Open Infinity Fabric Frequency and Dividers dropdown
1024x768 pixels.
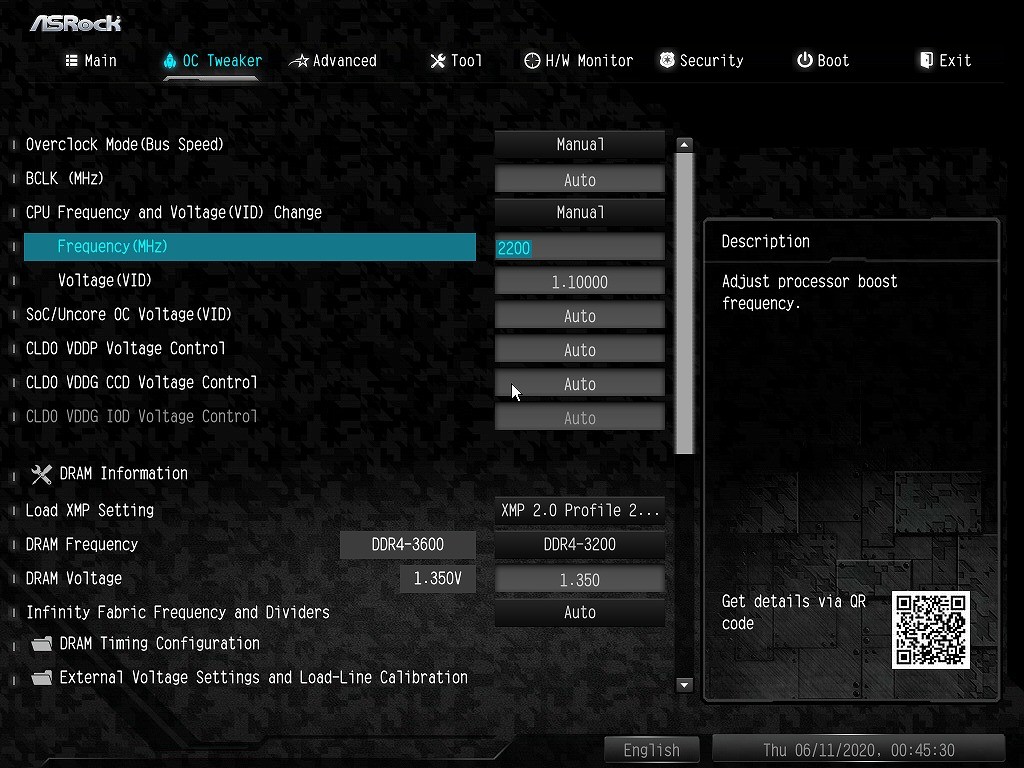pyautogui.click(x=580, y=612)
